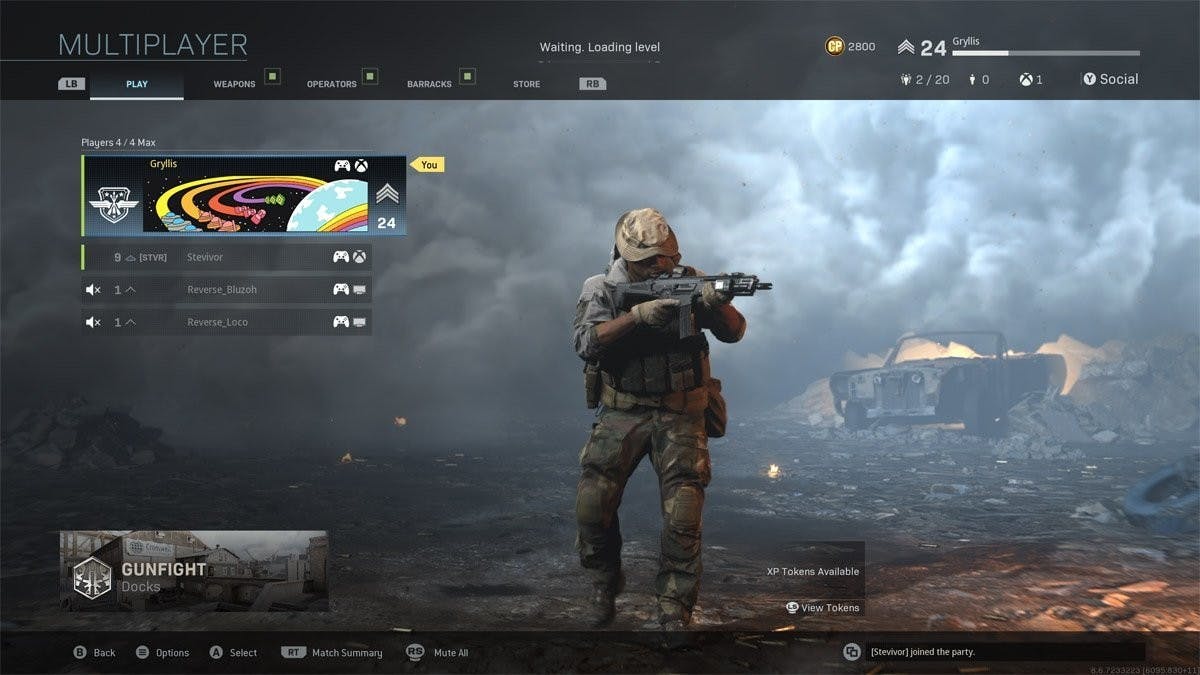Image resolution: width=1200 pixels, height=675 pixels.
Task: Select the Reverse_Bluzoh player row
Action: pos(227,290)
